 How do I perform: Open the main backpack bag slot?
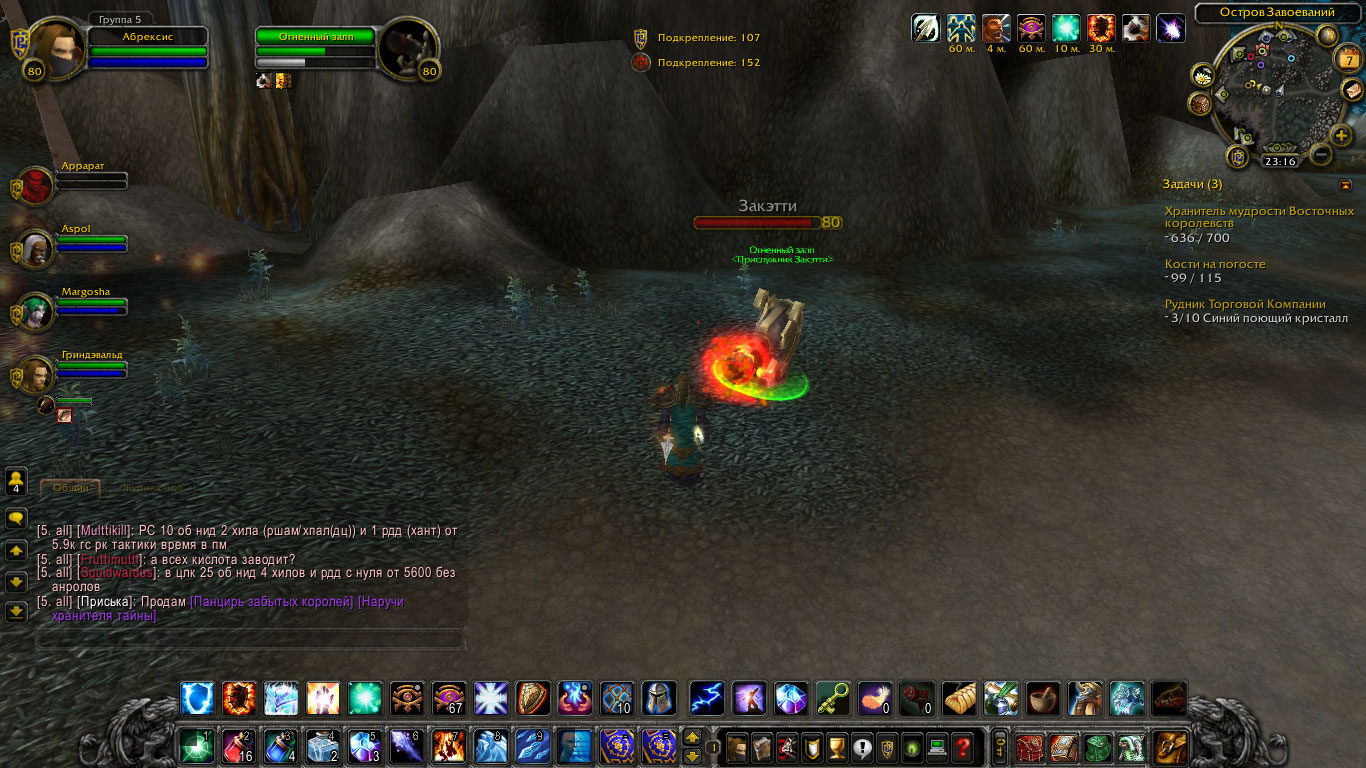(1171, 747)
